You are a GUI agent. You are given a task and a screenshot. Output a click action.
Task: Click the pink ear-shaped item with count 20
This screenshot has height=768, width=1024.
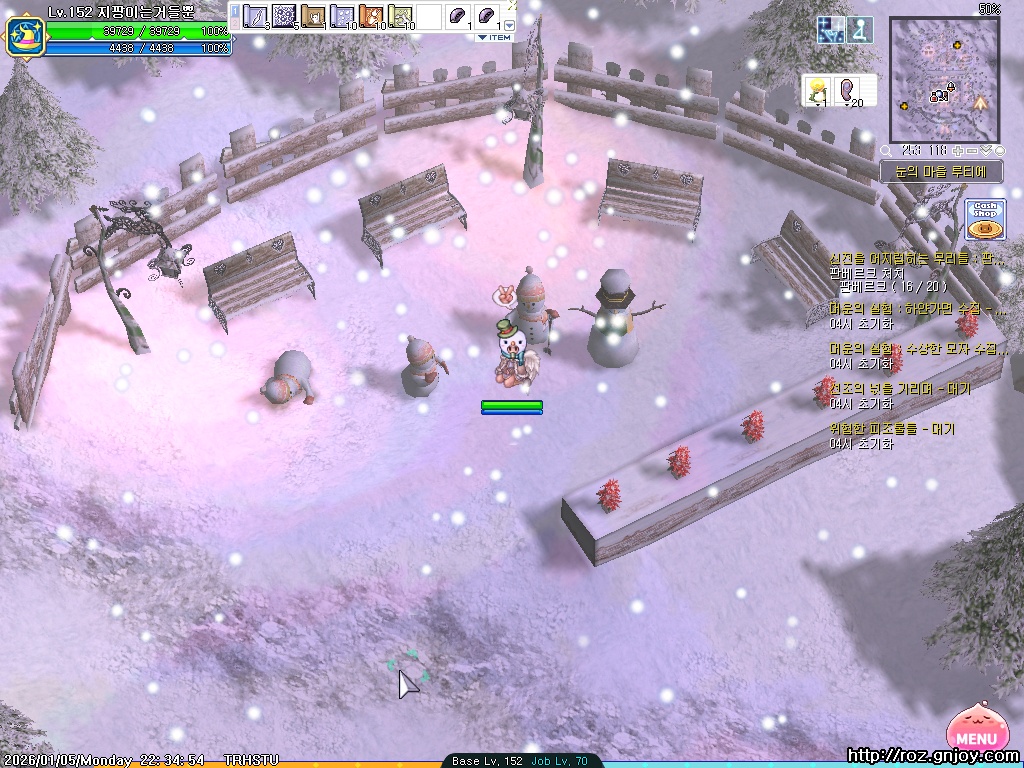pyautogui.click(x=848, y=90)
